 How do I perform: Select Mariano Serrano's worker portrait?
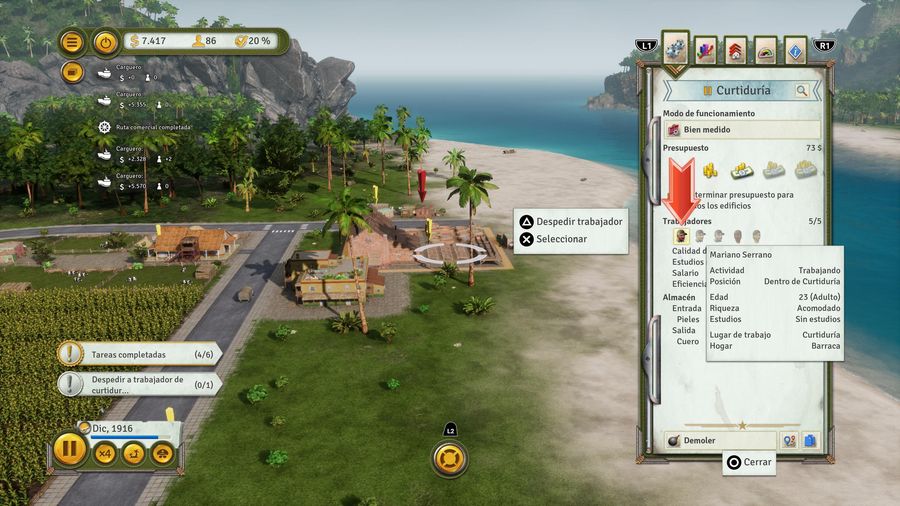[x=681, y=236]
